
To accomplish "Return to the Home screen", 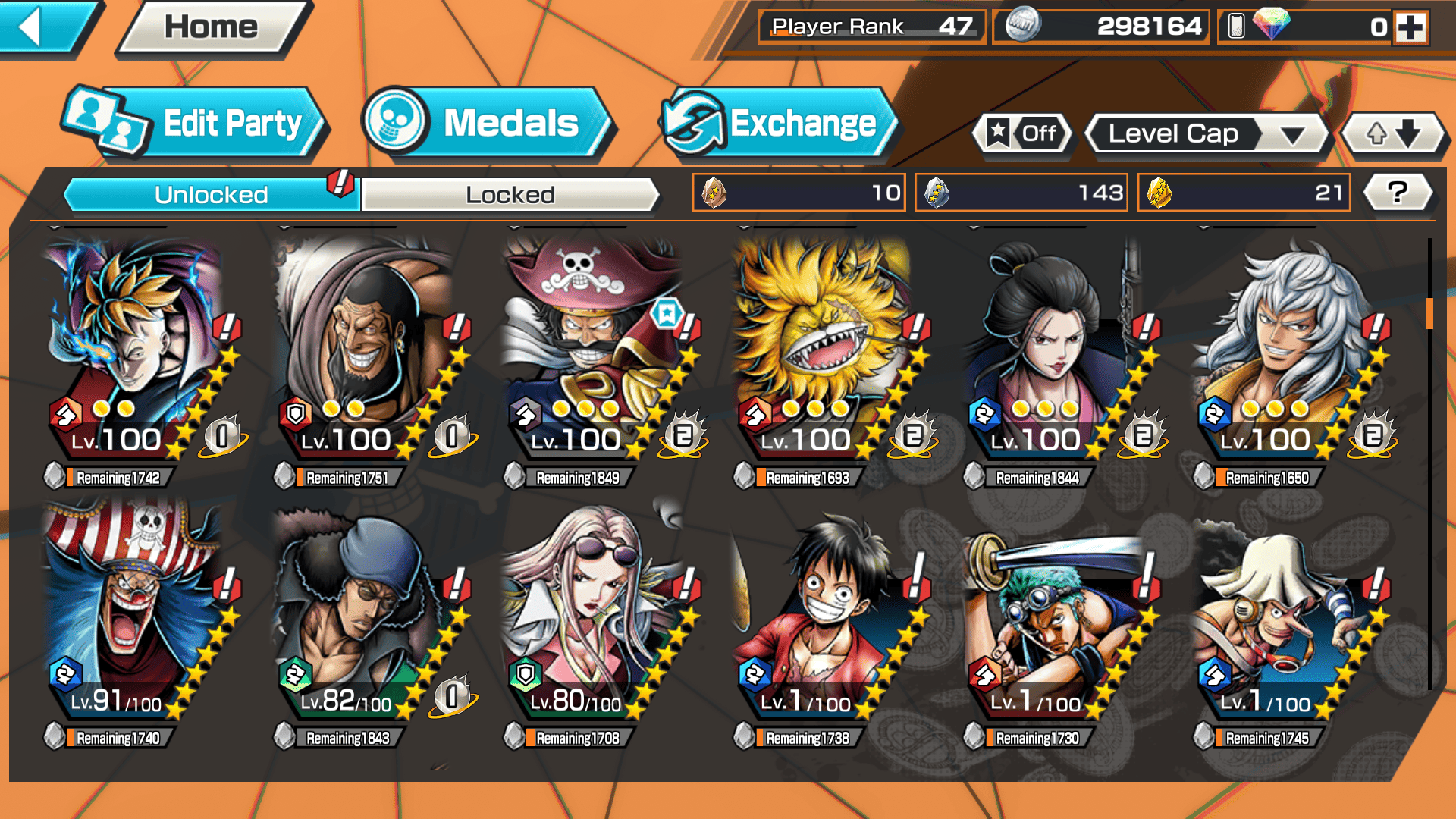I will point(211,27).
